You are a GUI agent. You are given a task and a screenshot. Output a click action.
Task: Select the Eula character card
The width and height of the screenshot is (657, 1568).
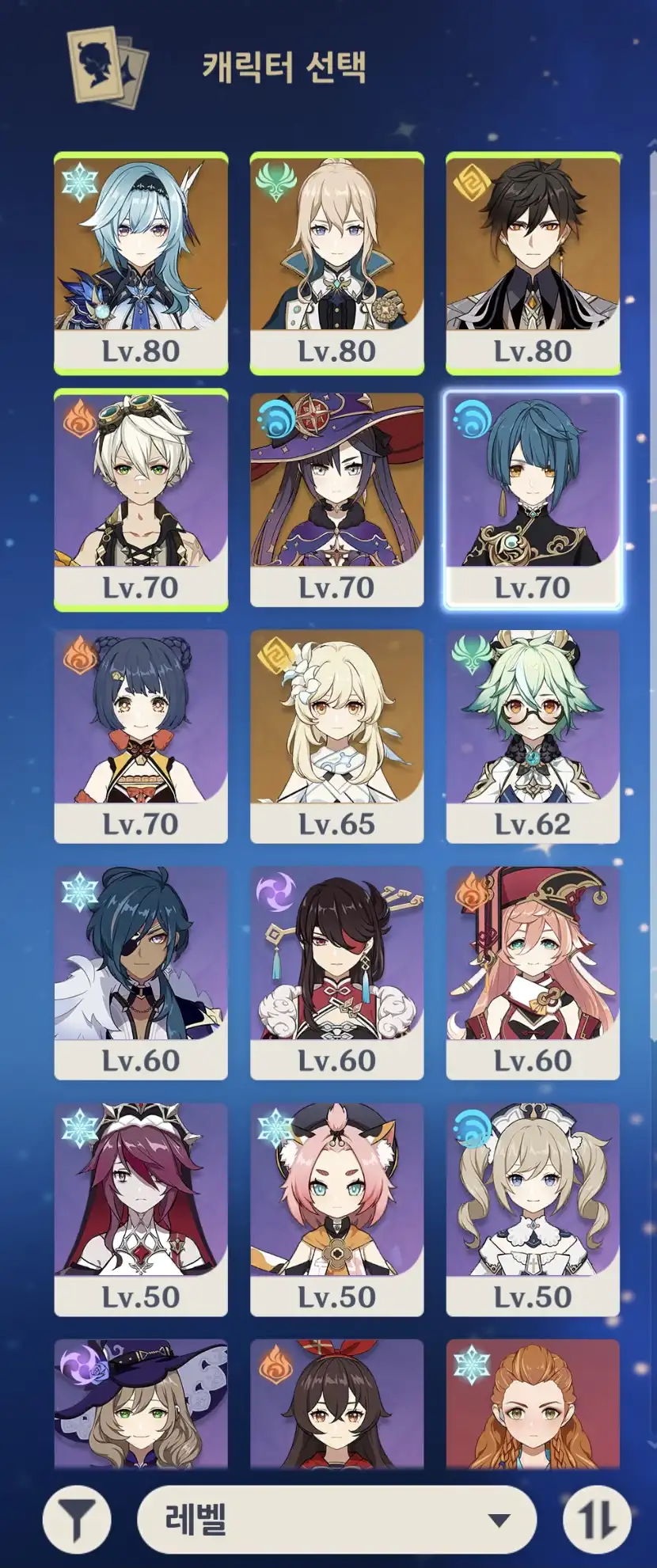tap(141, 263)
